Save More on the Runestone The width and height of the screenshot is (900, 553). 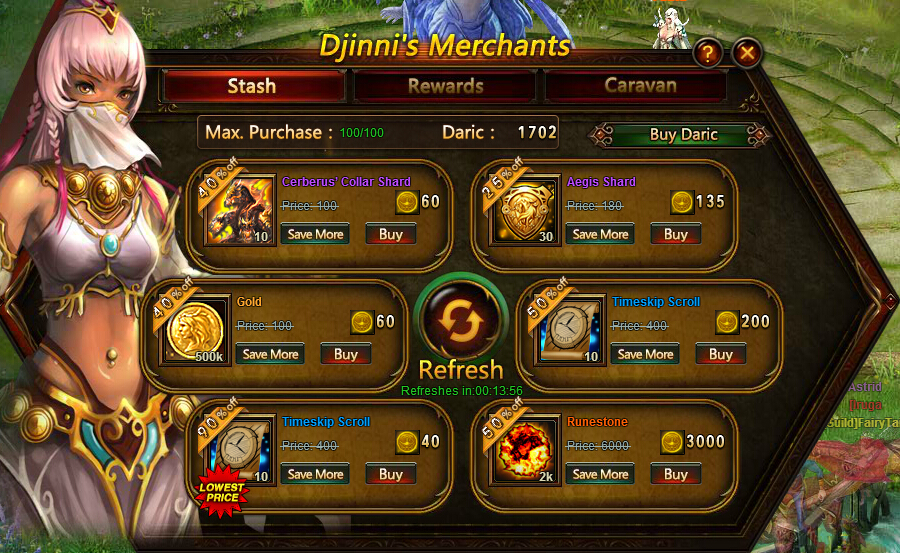pos(600,474)
